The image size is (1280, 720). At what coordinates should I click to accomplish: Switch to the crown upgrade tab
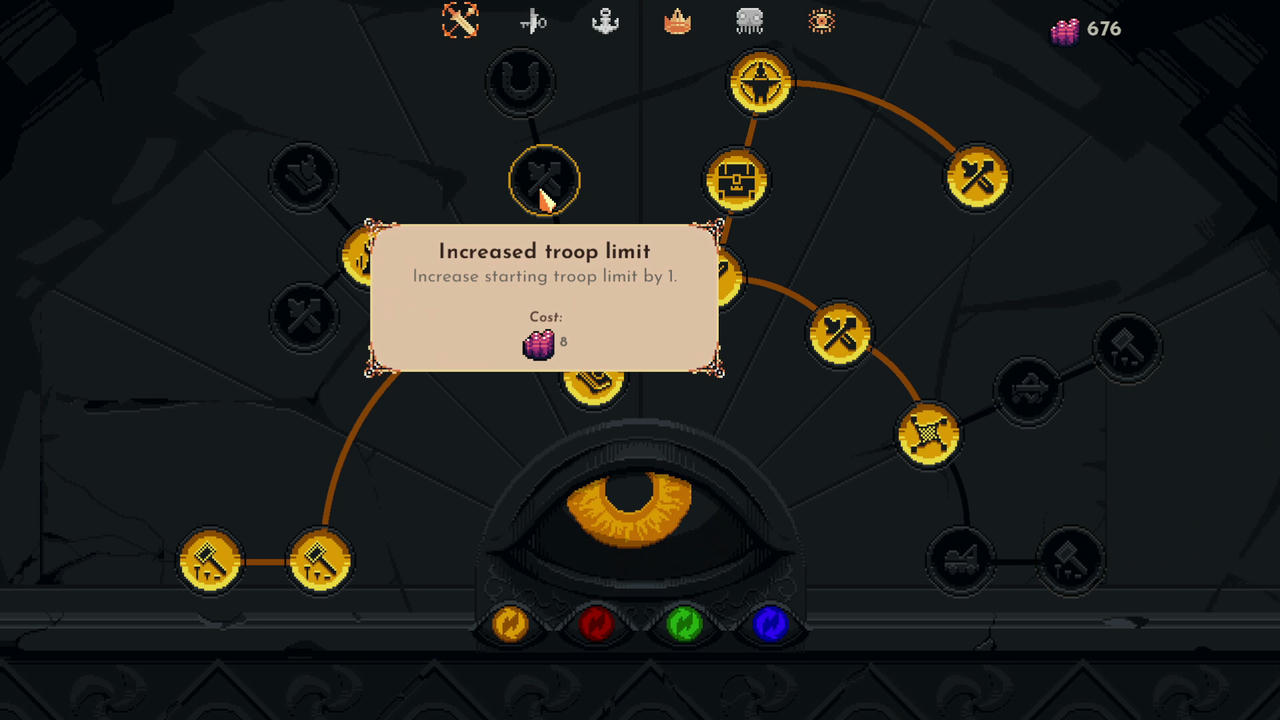(x=677, y=21)
